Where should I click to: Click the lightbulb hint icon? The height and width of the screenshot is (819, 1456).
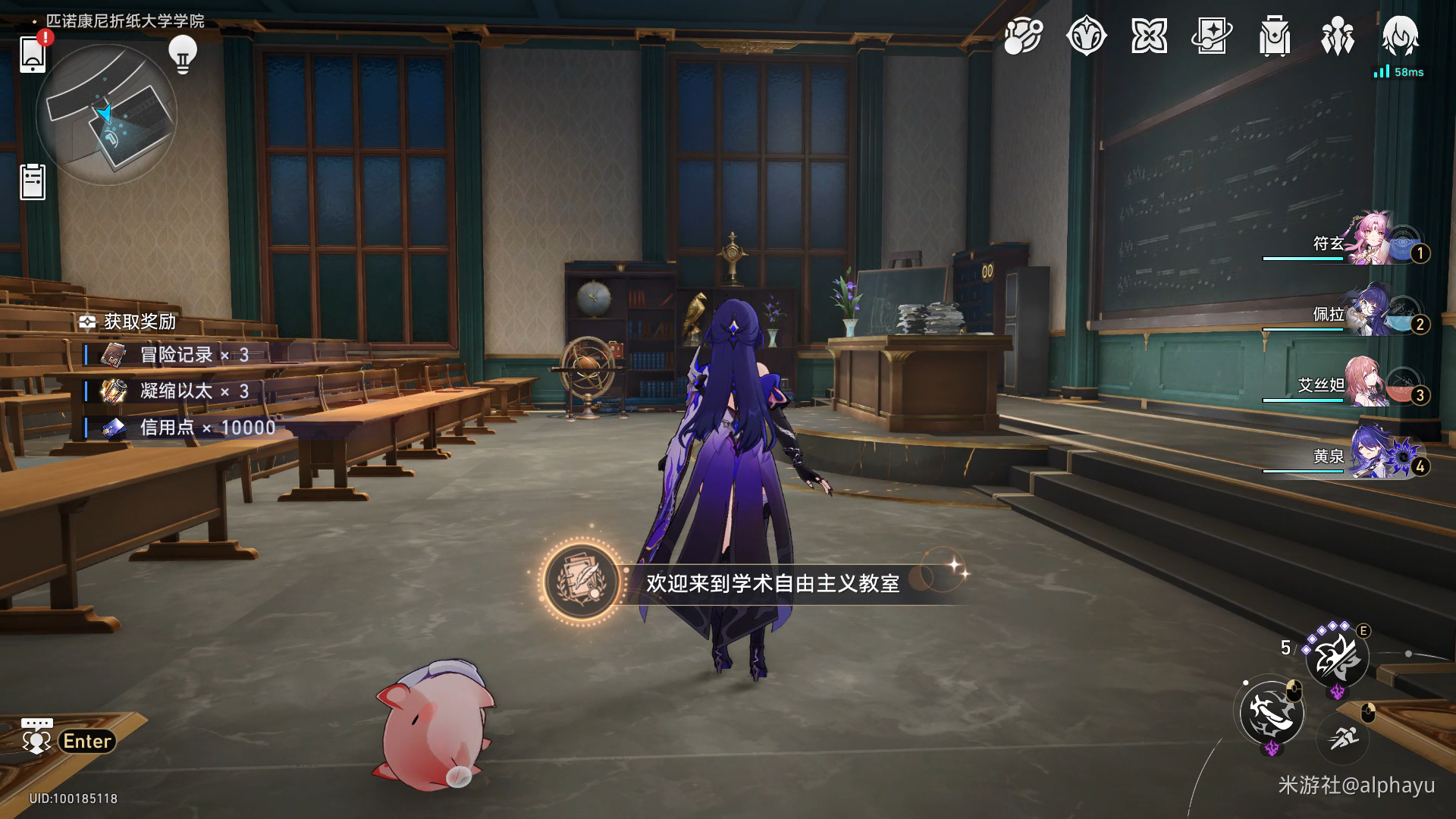[x=182, y=54]
